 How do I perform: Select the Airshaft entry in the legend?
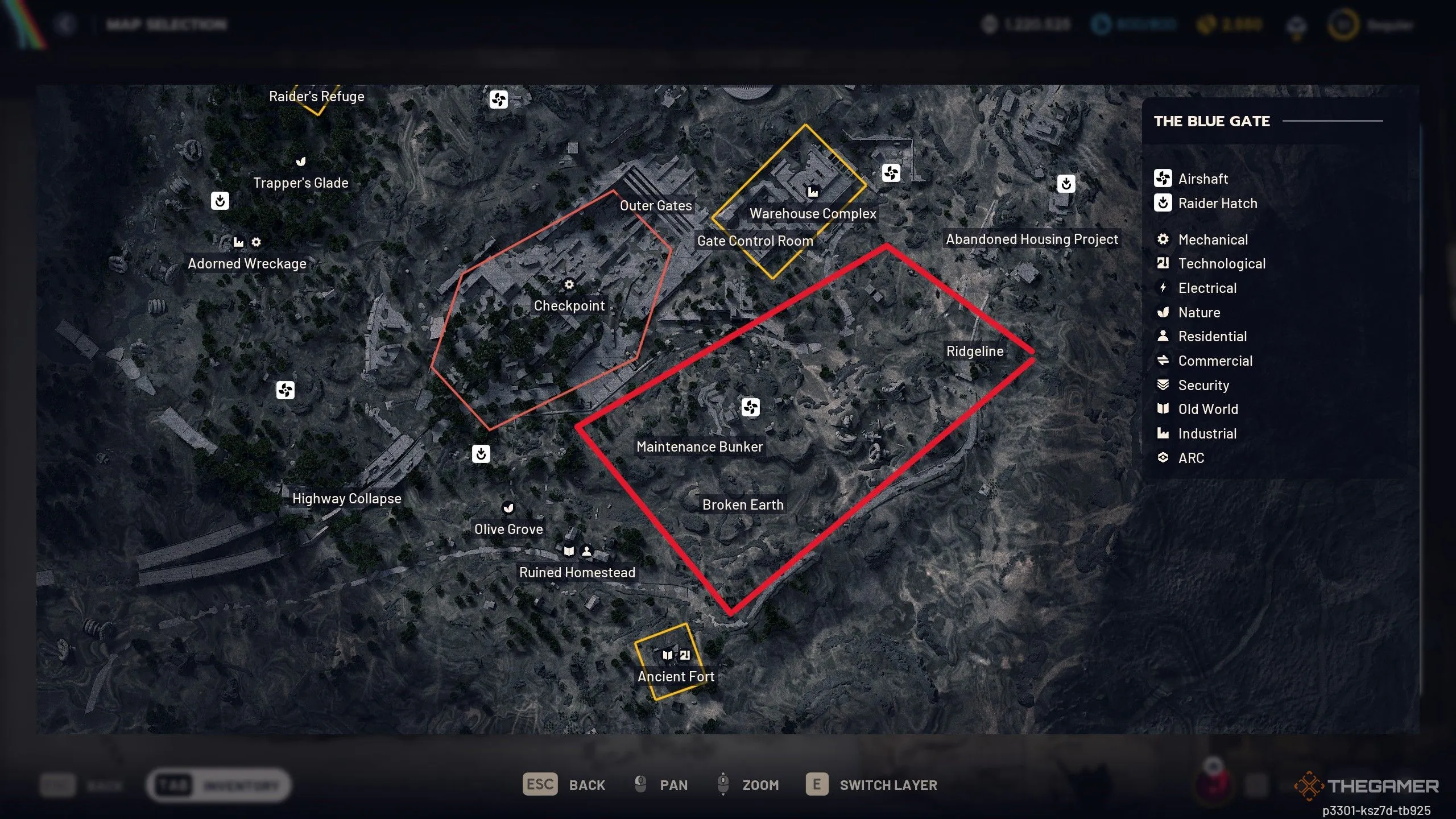(x=1202, y=179)
